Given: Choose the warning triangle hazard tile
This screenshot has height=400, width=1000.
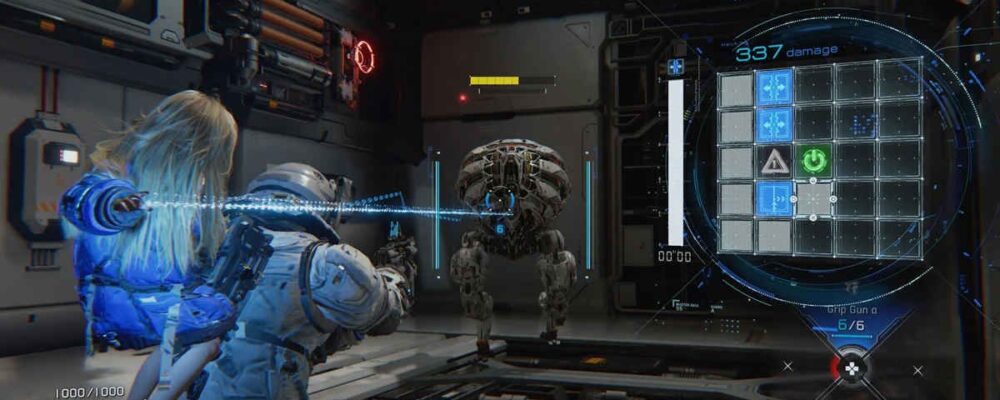Looking at the screenshot, I should tap(774, 161).
